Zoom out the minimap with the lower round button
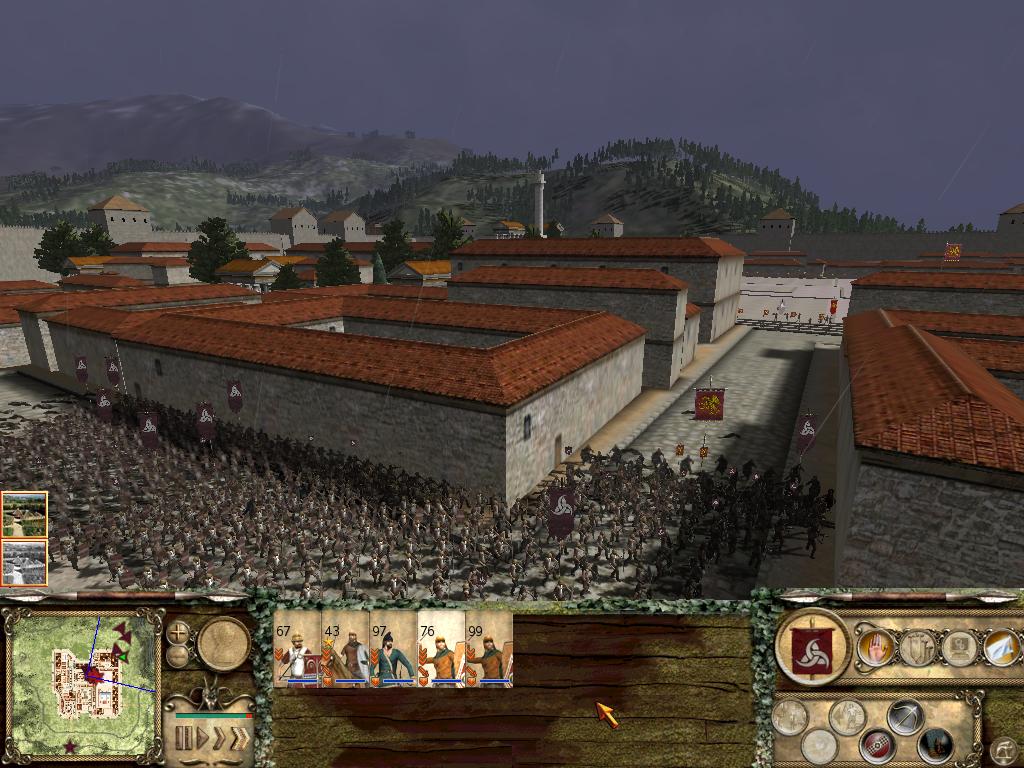The width and height of the screenshot is (1024, 768). (178, 656)
